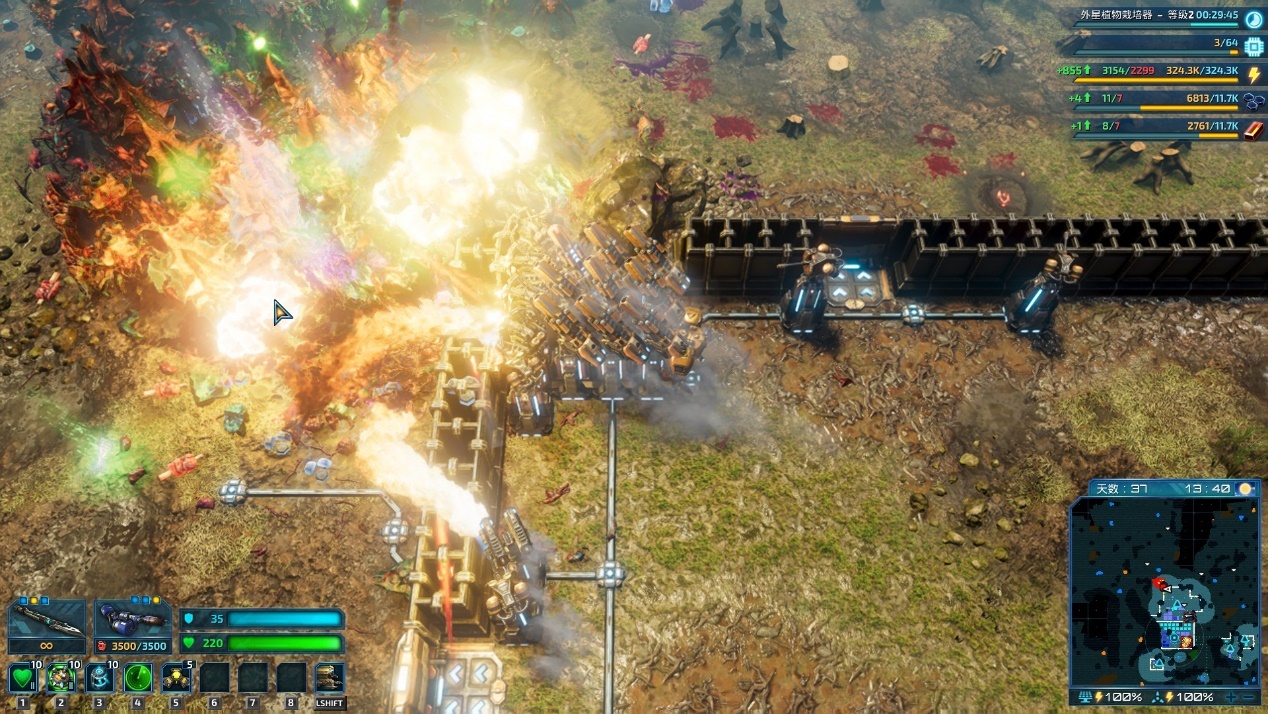Open the minimap
This screenshot has width=1268, height=714.
point(1164,590)
